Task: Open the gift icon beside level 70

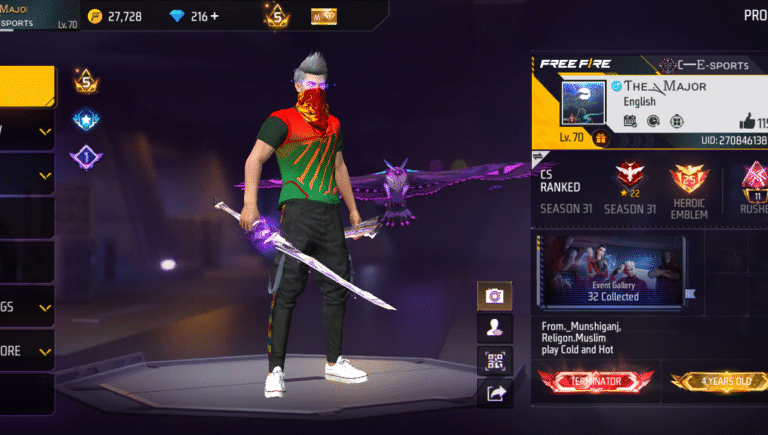Action: (601, 138)
